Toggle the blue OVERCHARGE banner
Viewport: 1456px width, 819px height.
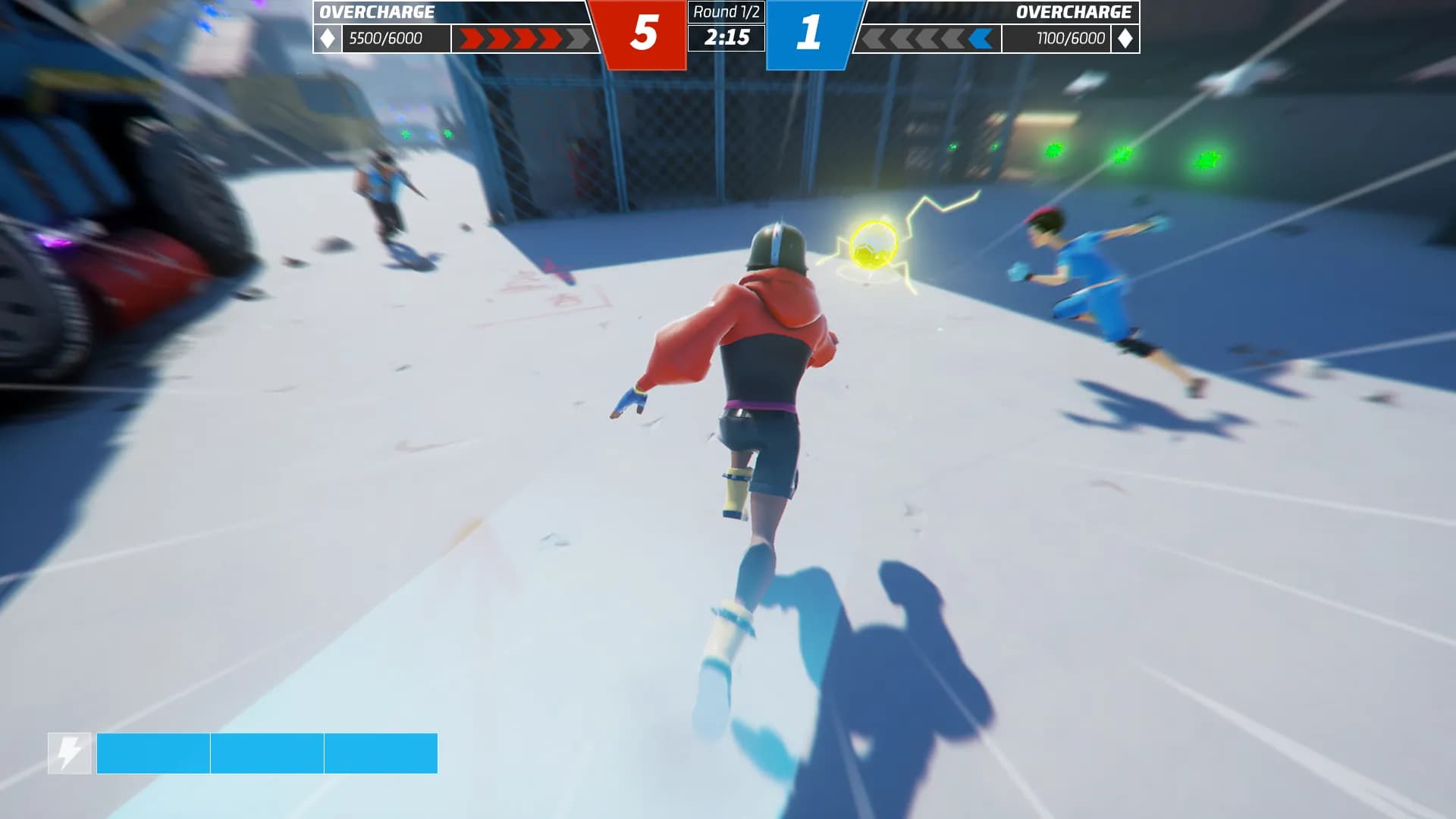point(1075,11)
